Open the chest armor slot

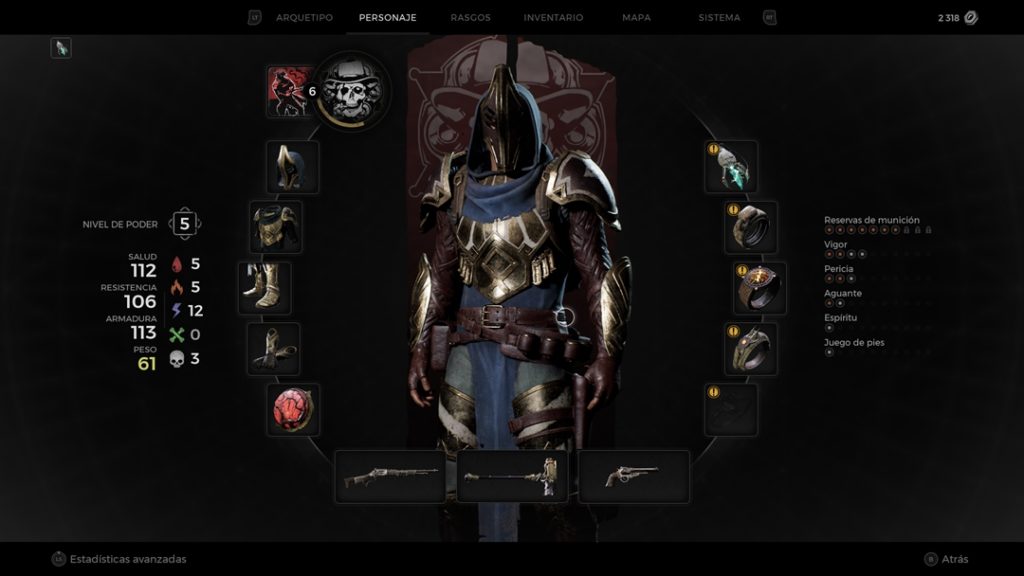(275, 227)
